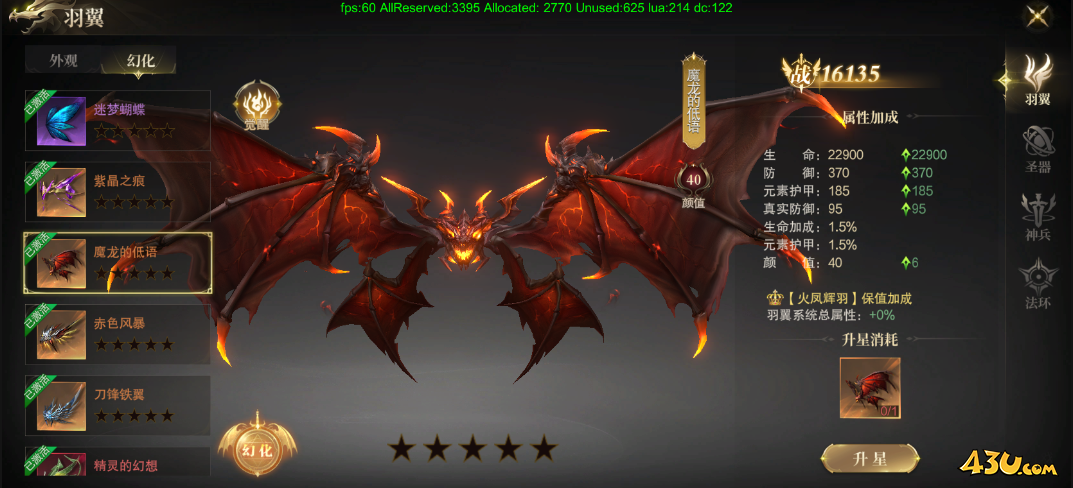Select the 魔龙的低语 wings entry
The image size is (1073, 488).
(x=117, y=262)
